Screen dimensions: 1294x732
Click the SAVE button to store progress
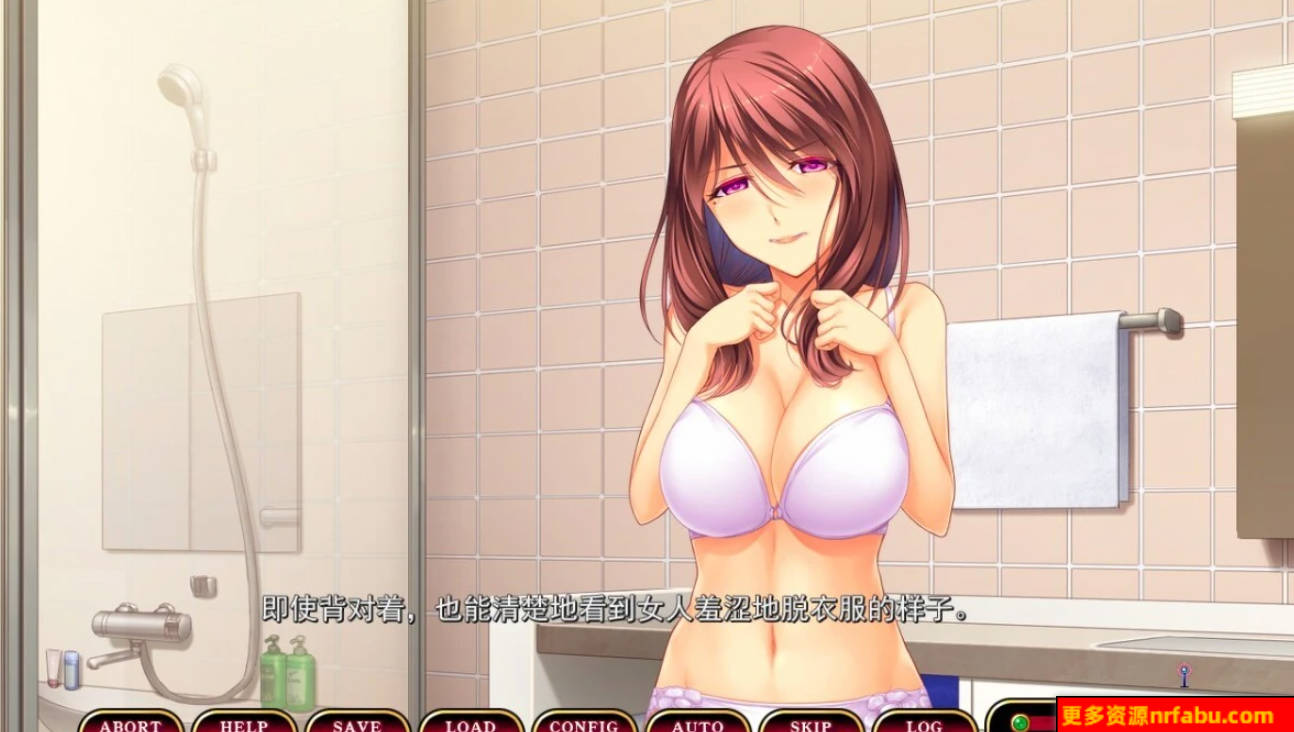360,724
